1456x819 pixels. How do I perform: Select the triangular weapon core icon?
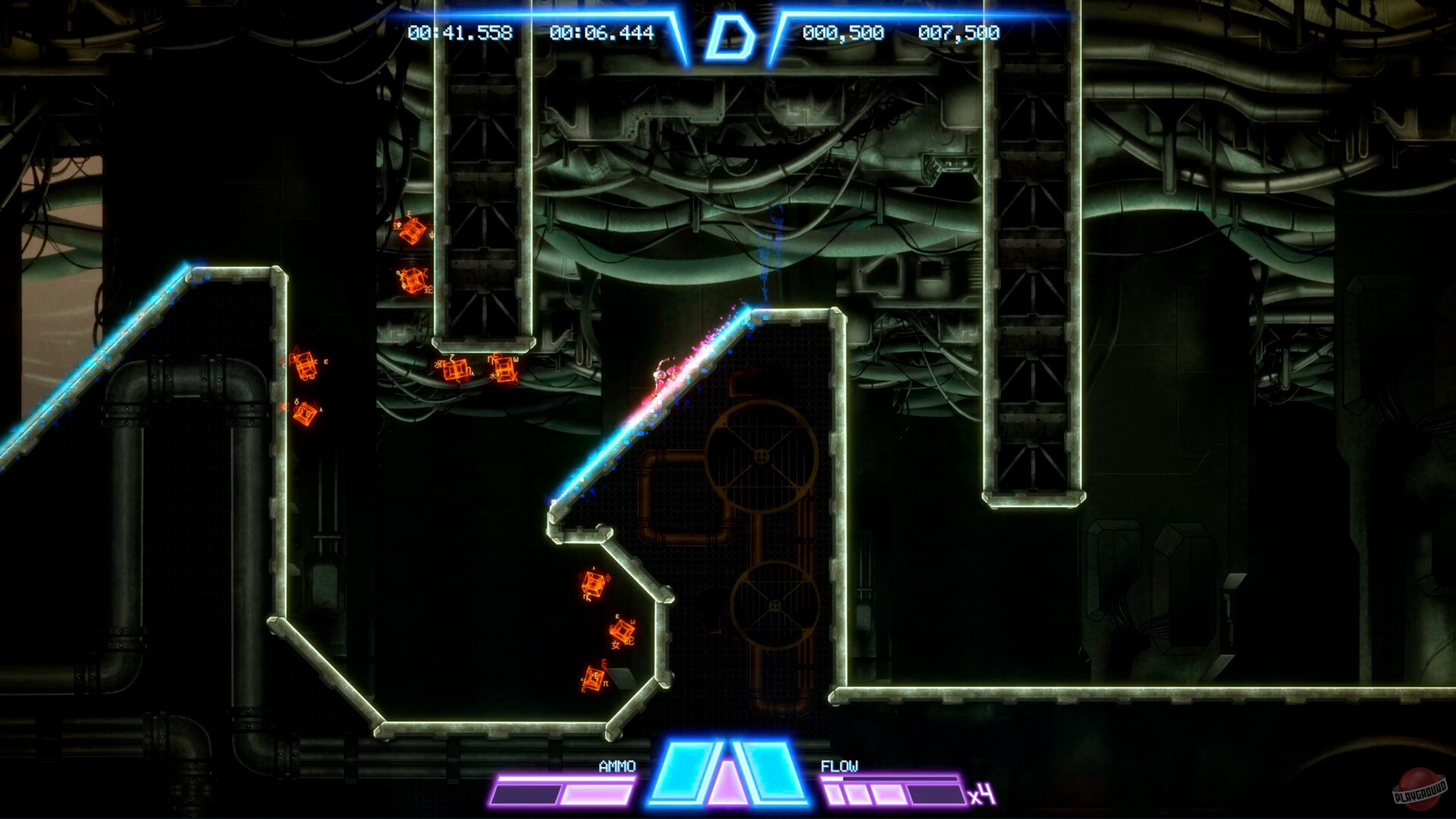tap(728, 781)
